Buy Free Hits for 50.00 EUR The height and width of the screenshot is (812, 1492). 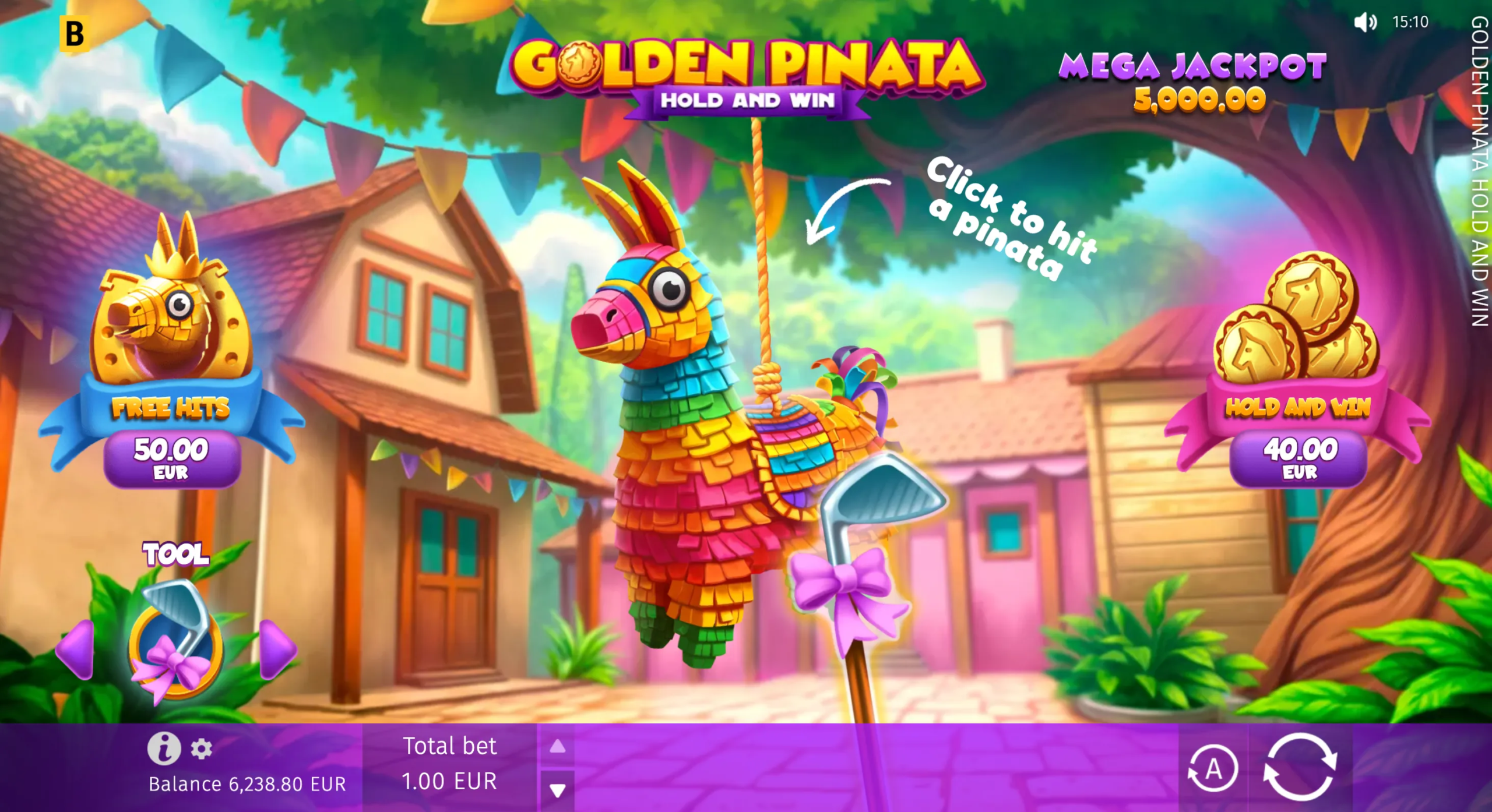click(x=172, y=457)
